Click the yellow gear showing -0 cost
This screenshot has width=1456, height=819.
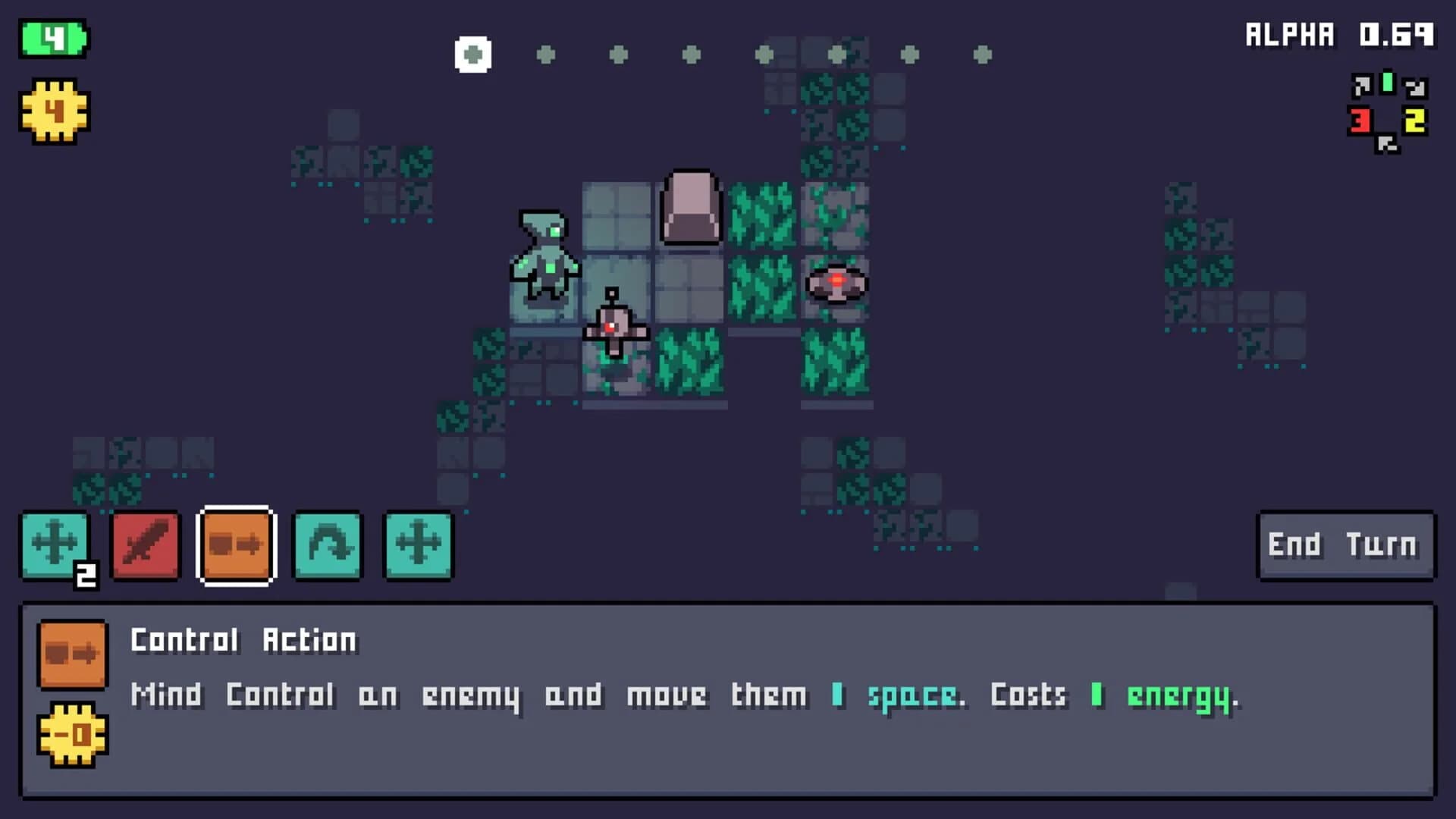tap(73, 734)
